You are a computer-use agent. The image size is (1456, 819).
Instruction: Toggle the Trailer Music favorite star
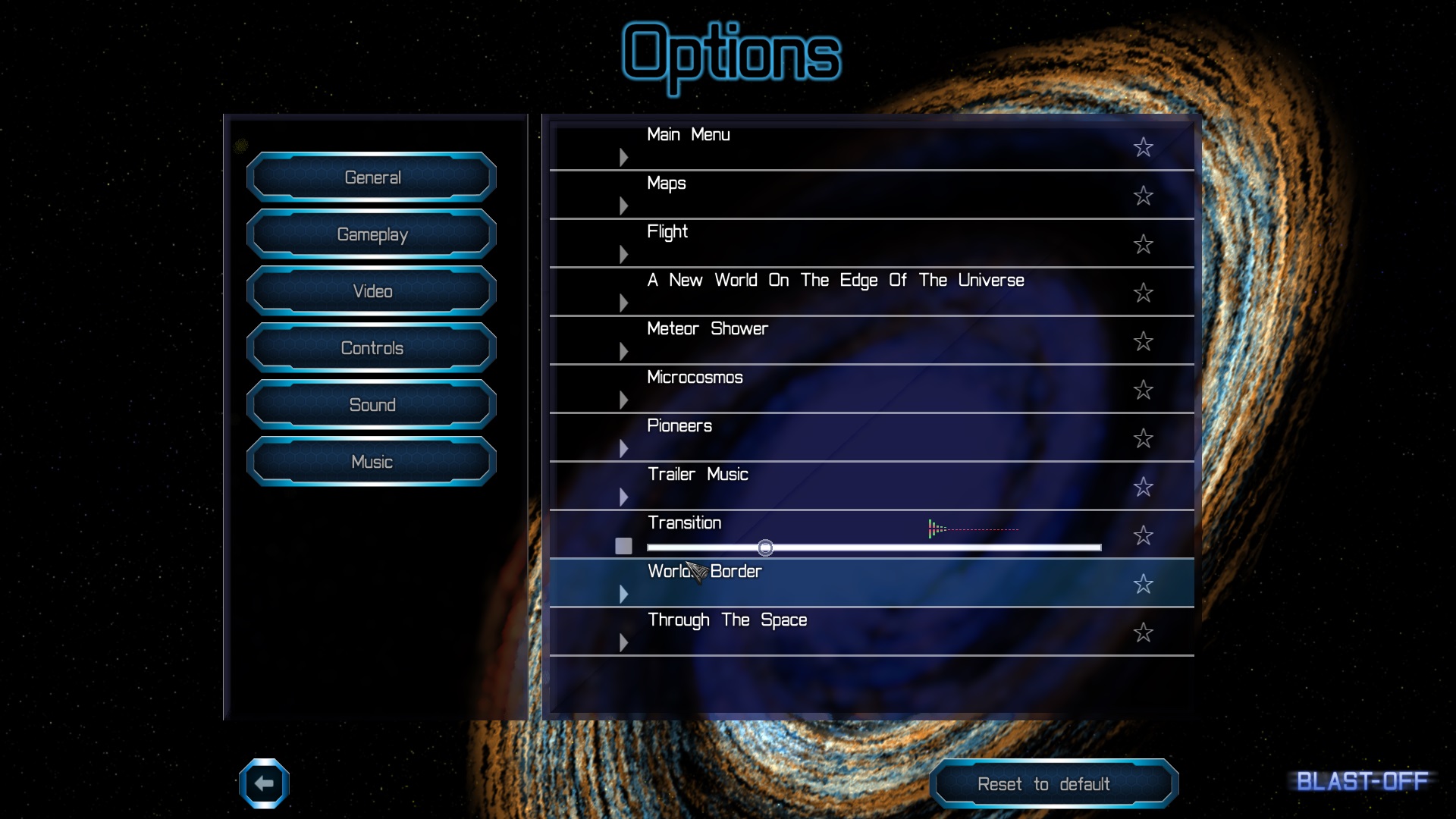point(1143,487)
